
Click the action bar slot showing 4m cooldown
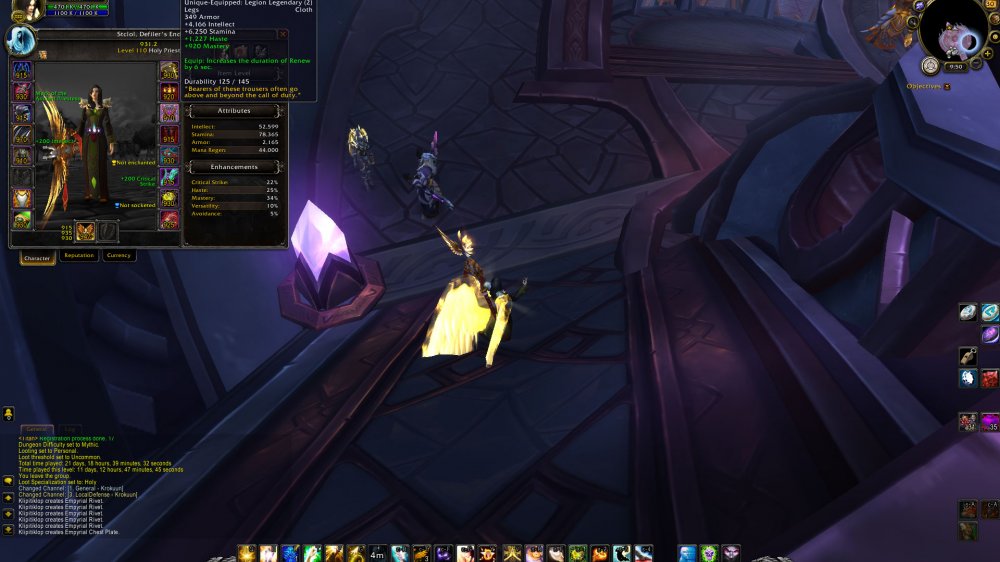[377, 553]
